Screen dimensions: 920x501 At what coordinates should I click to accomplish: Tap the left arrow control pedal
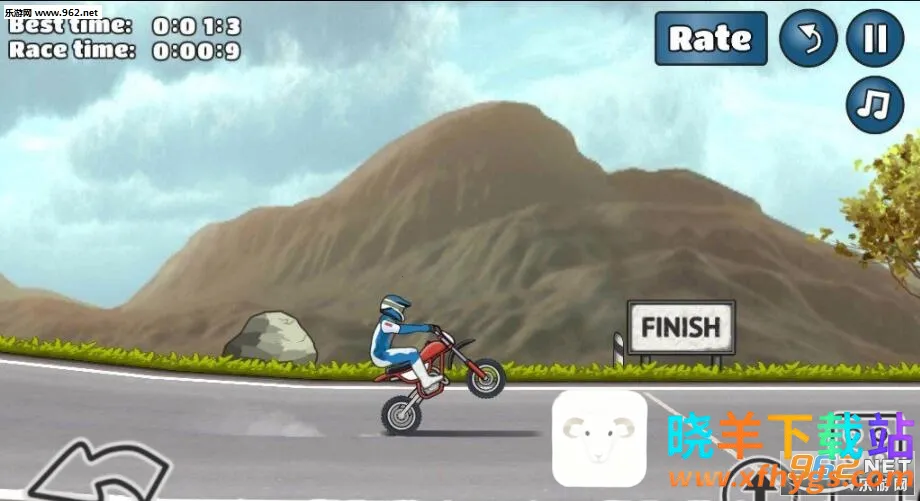coord(98,472)
